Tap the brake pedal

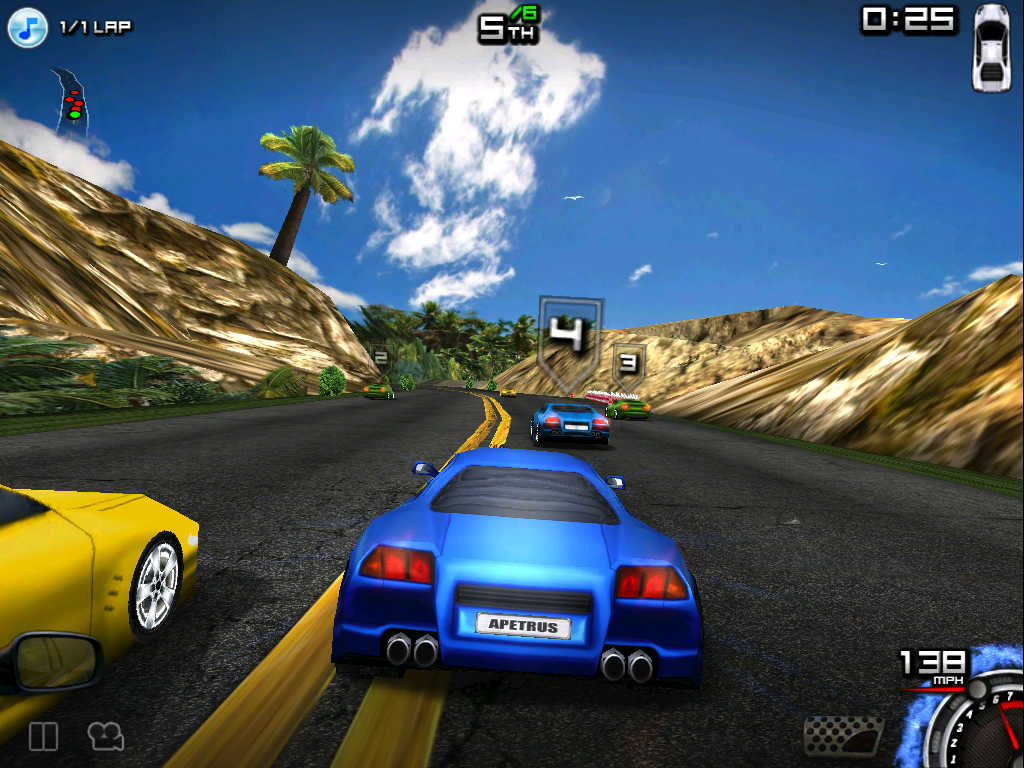tap(843, 736)
